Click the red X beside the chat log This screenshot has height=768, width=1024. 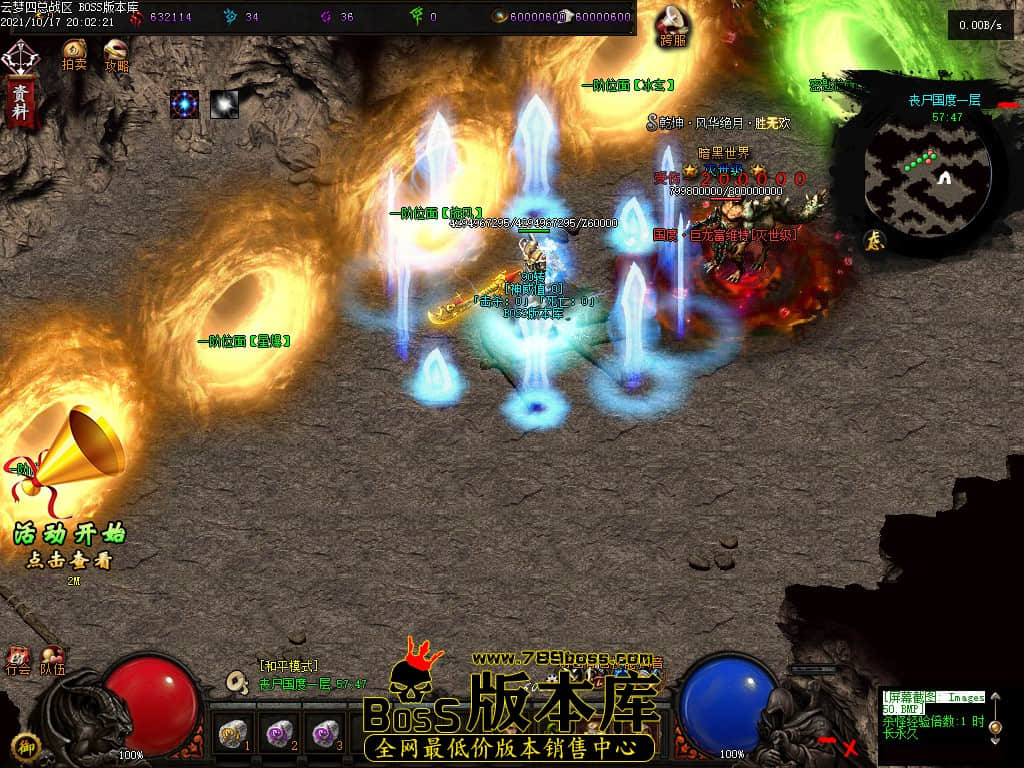point(850,746)
